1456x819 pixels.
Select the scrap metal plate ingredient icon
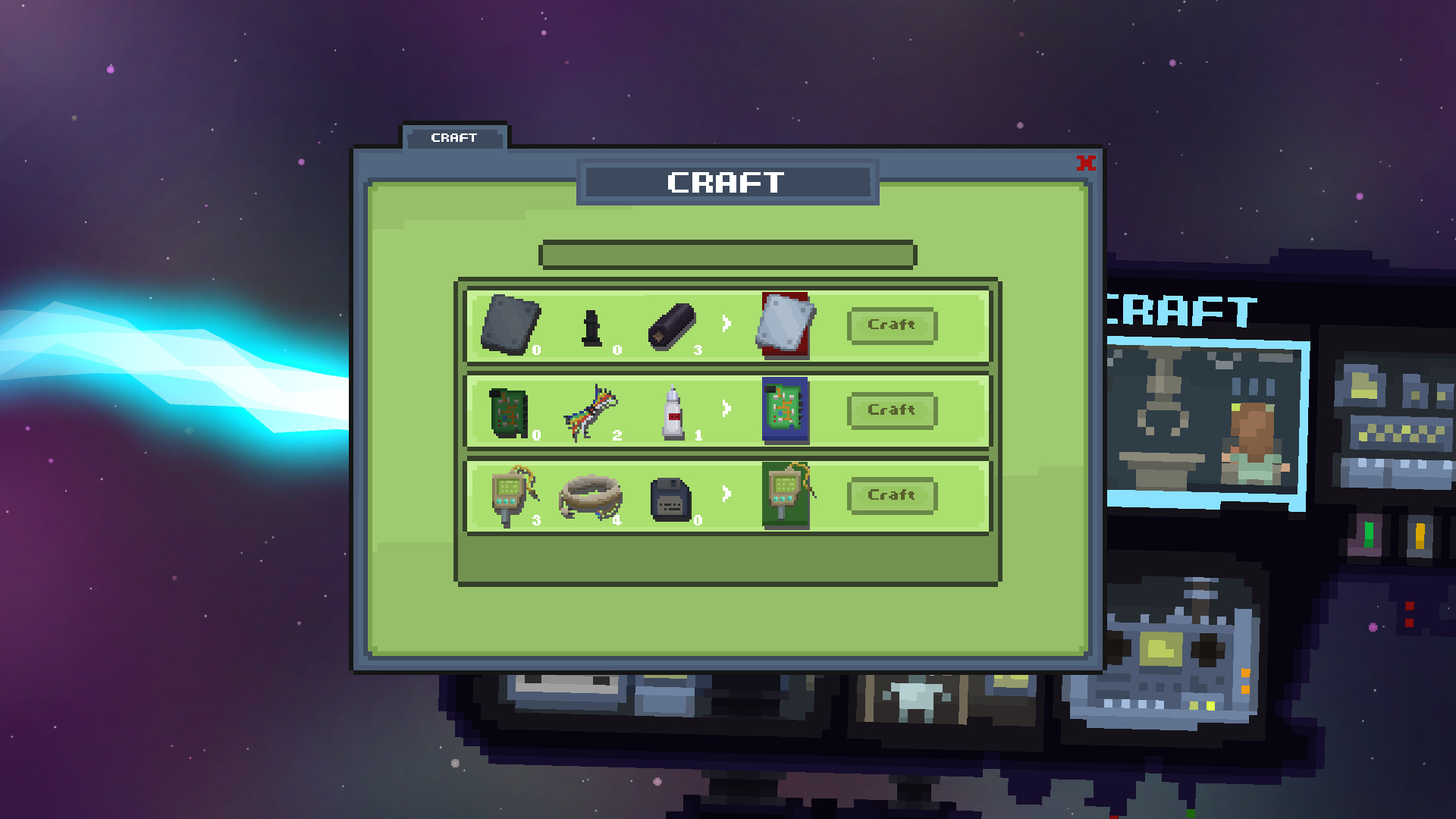pos(508,325)
